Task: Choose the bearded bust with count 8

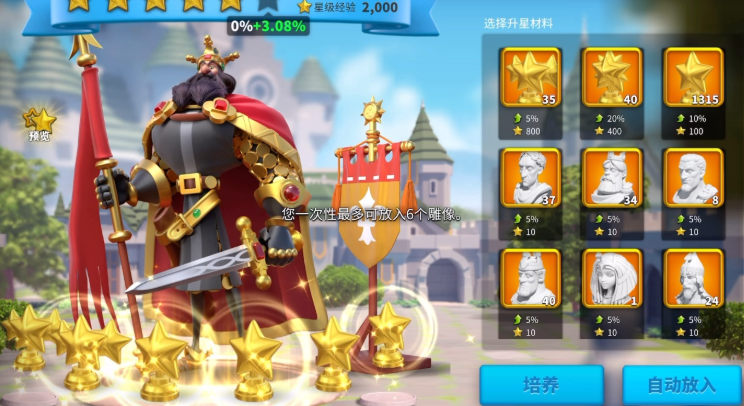Action: point(693,178)
